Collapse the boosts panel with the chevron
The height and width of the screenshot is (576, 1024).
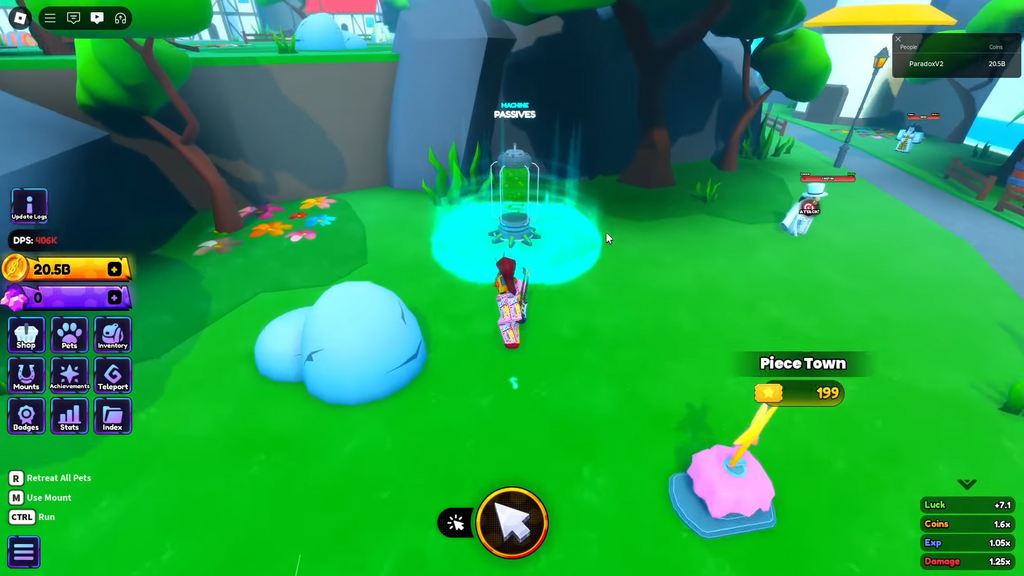click(x=966, y=484)
